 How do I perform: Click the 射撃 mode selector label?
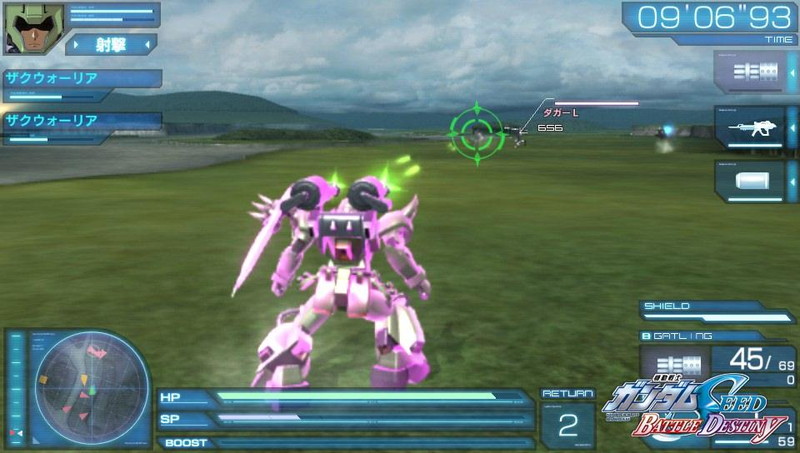pyautogui.click(x=111, y=44)
